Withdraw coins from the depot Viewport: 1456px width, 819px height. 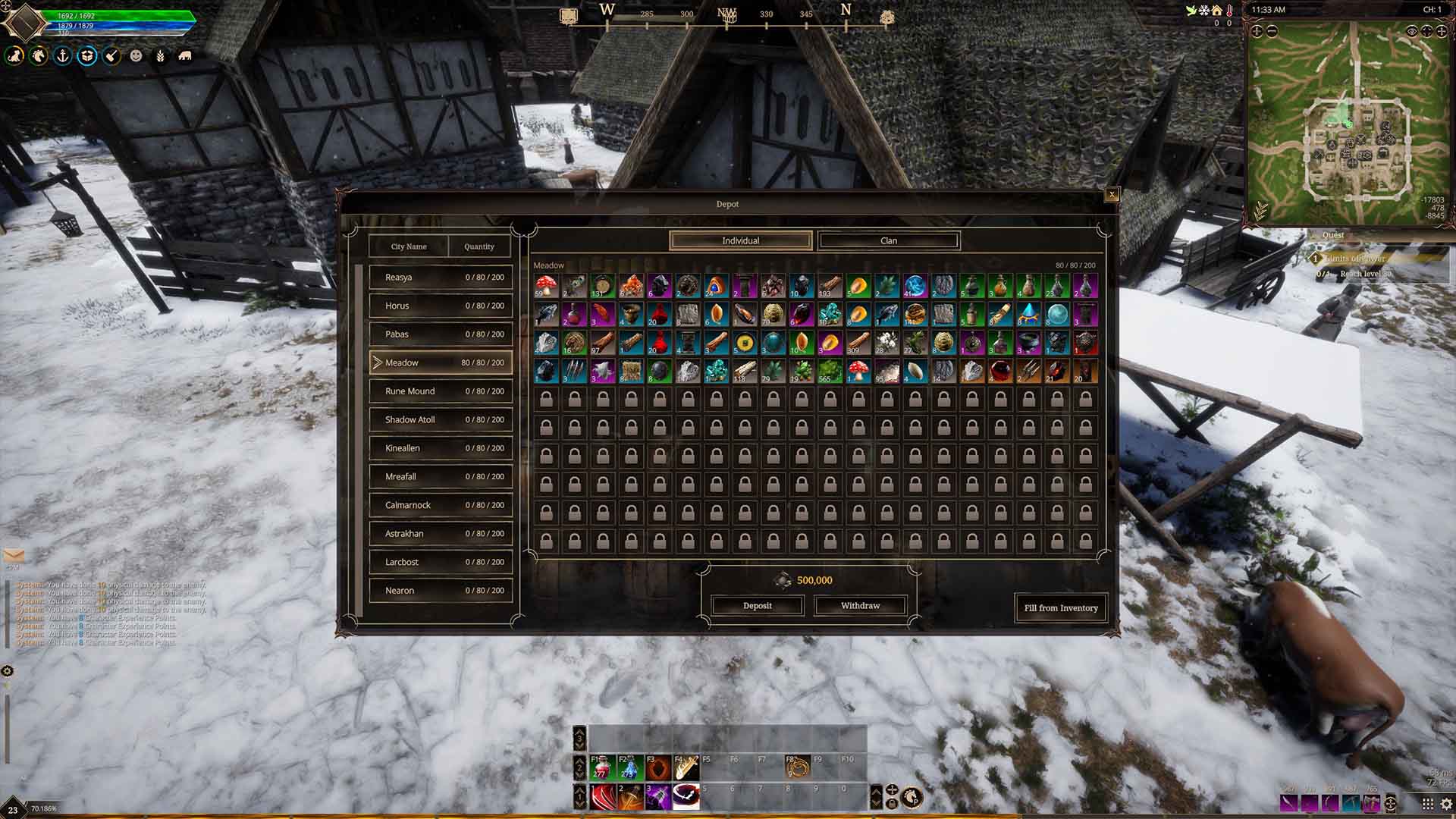point(860,606)
